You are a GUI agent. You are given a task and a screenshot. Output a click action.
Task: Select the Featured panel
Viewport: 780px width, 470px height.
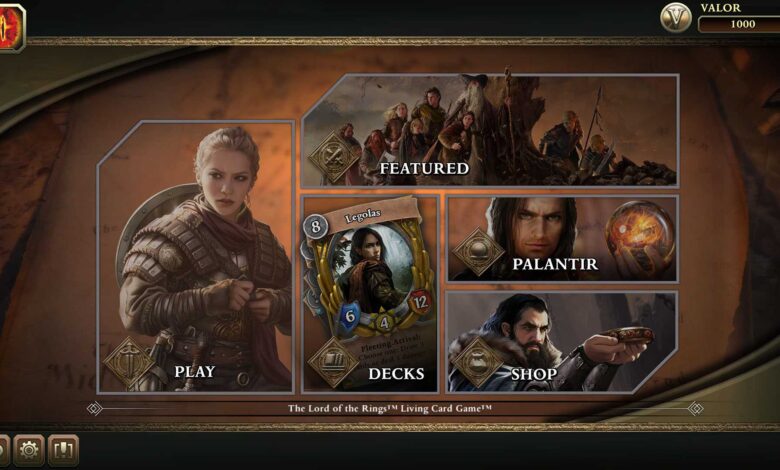(490, 130)
